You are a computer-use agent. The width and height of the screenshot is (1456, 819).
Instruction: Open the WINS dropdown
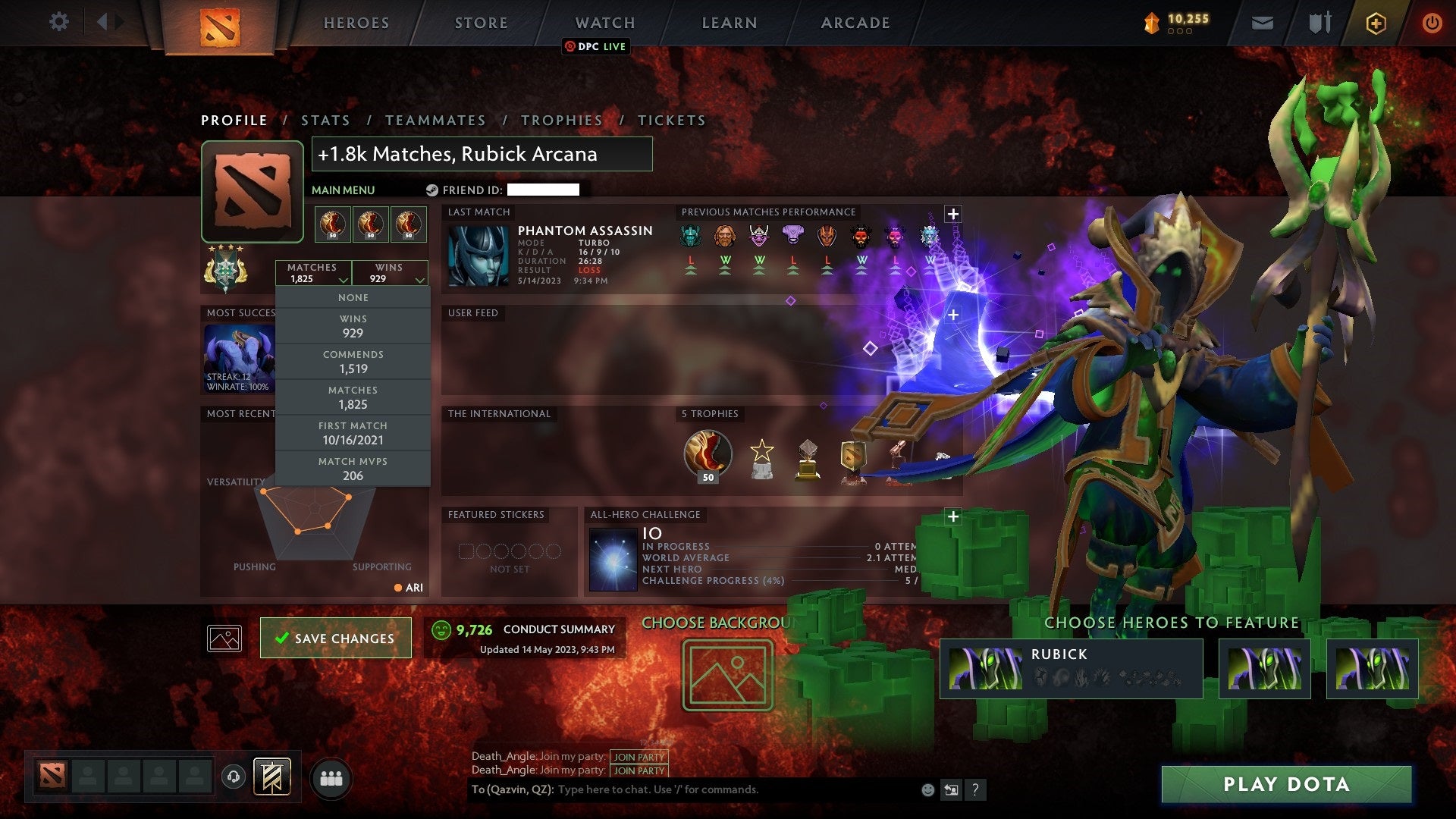(390, 273)
